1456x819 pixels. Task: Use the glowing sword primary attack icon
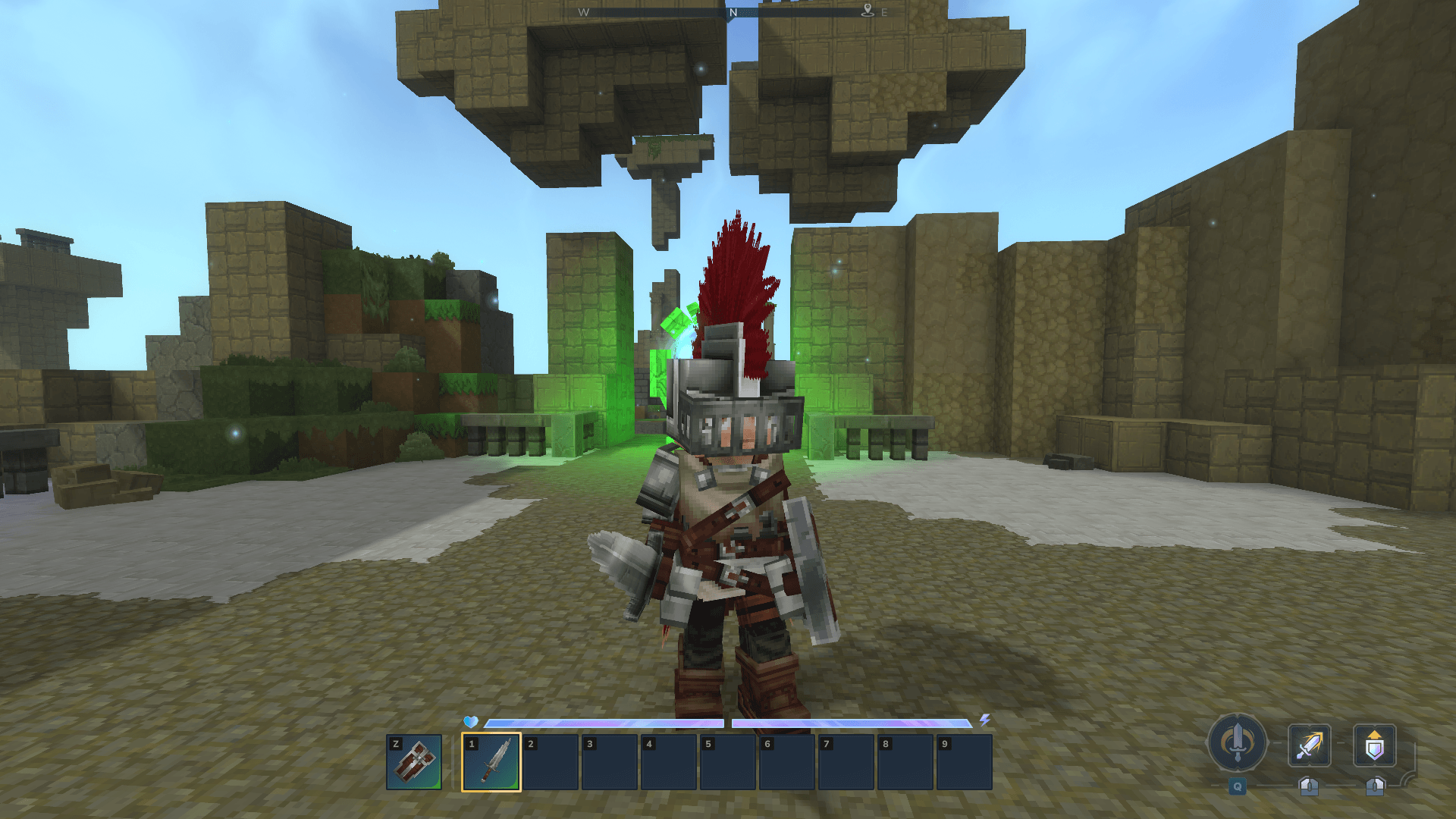tap(1309, 745)
